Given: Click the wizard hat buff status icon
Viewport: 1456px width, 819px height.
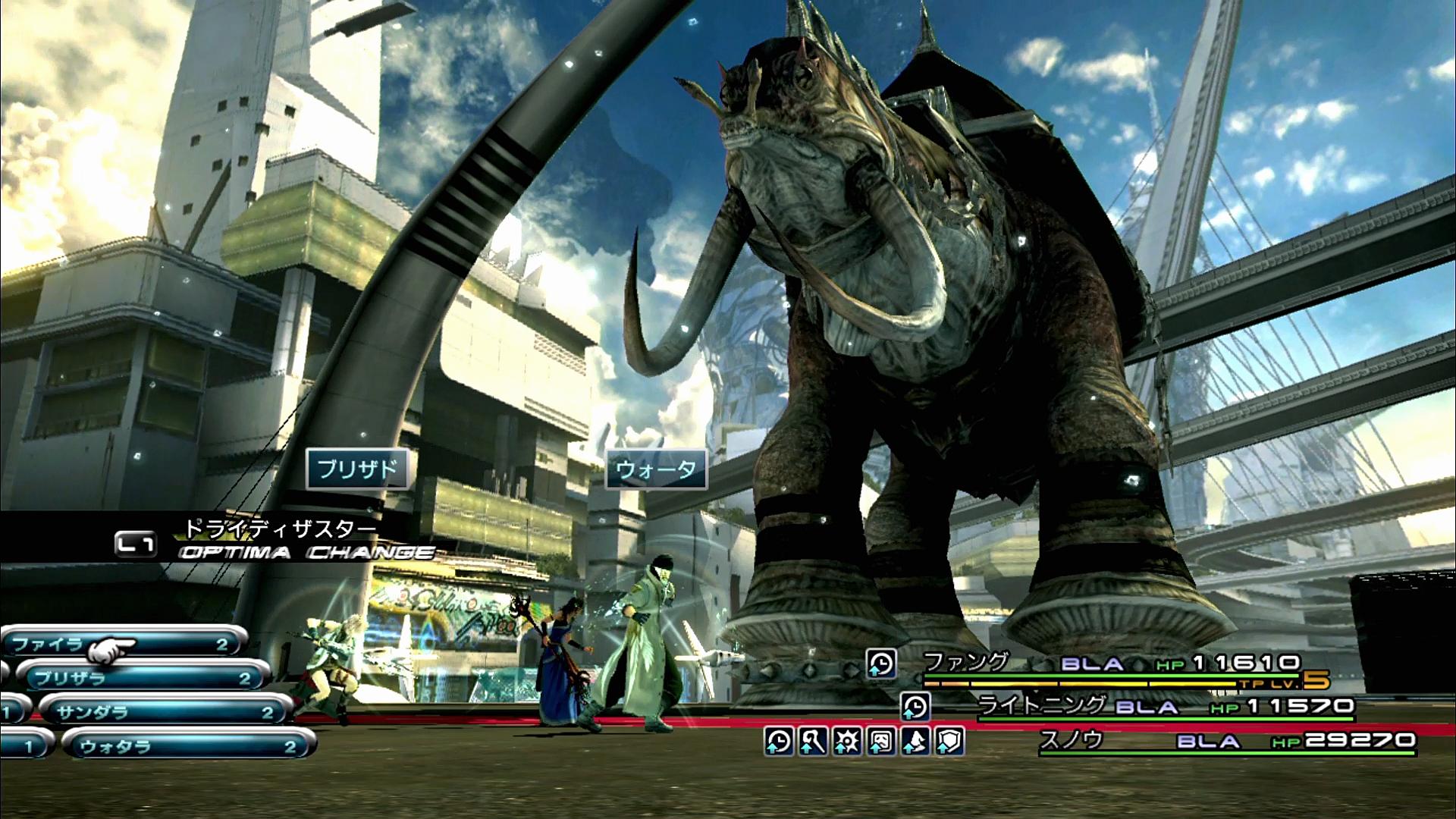Looking at the screenshot, I should 915,741.
